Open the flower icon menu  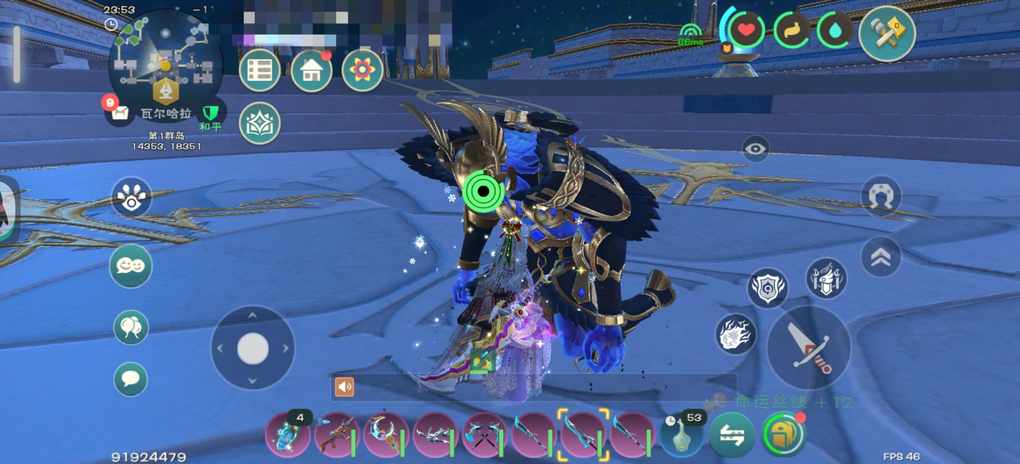363,70
